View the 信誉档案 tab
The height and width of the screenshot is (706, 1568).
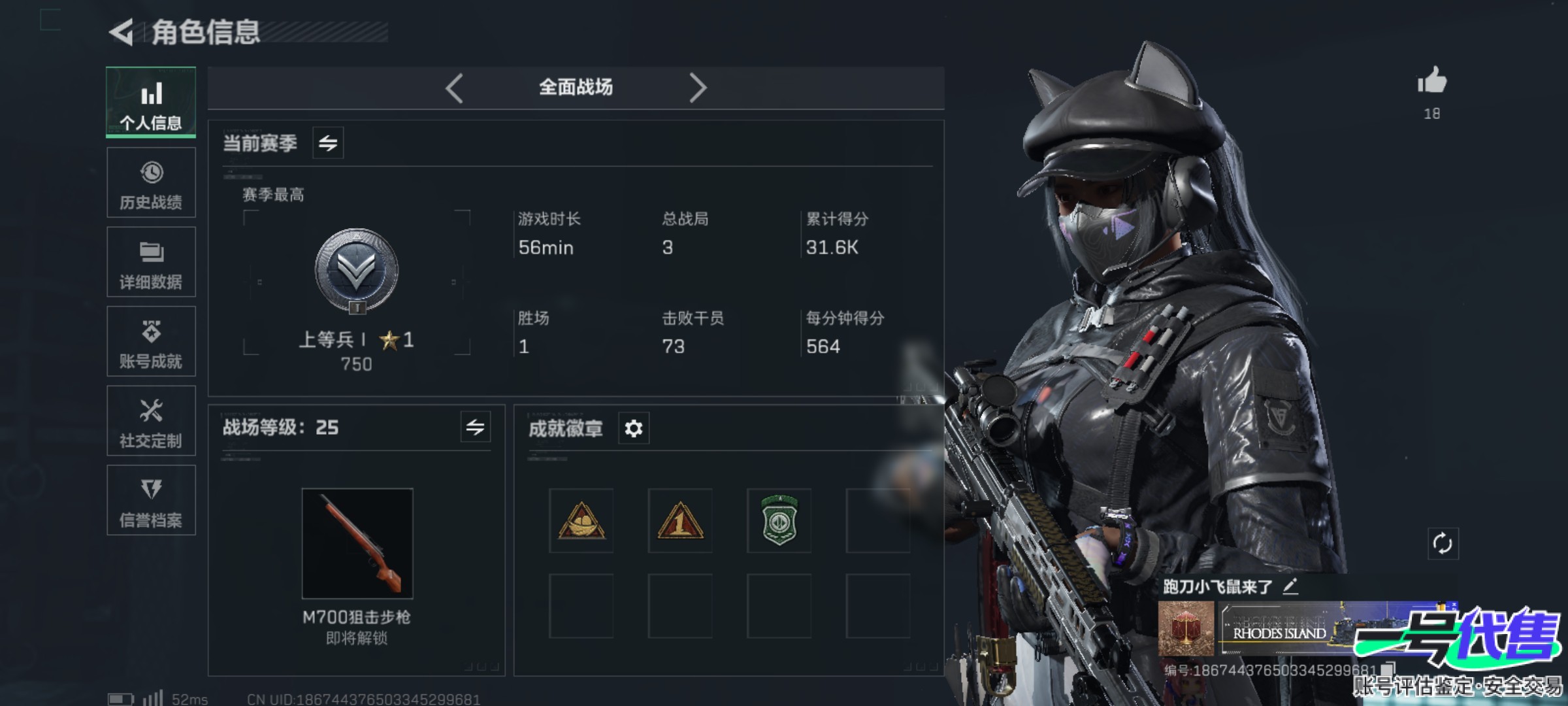tap(151, 501)
